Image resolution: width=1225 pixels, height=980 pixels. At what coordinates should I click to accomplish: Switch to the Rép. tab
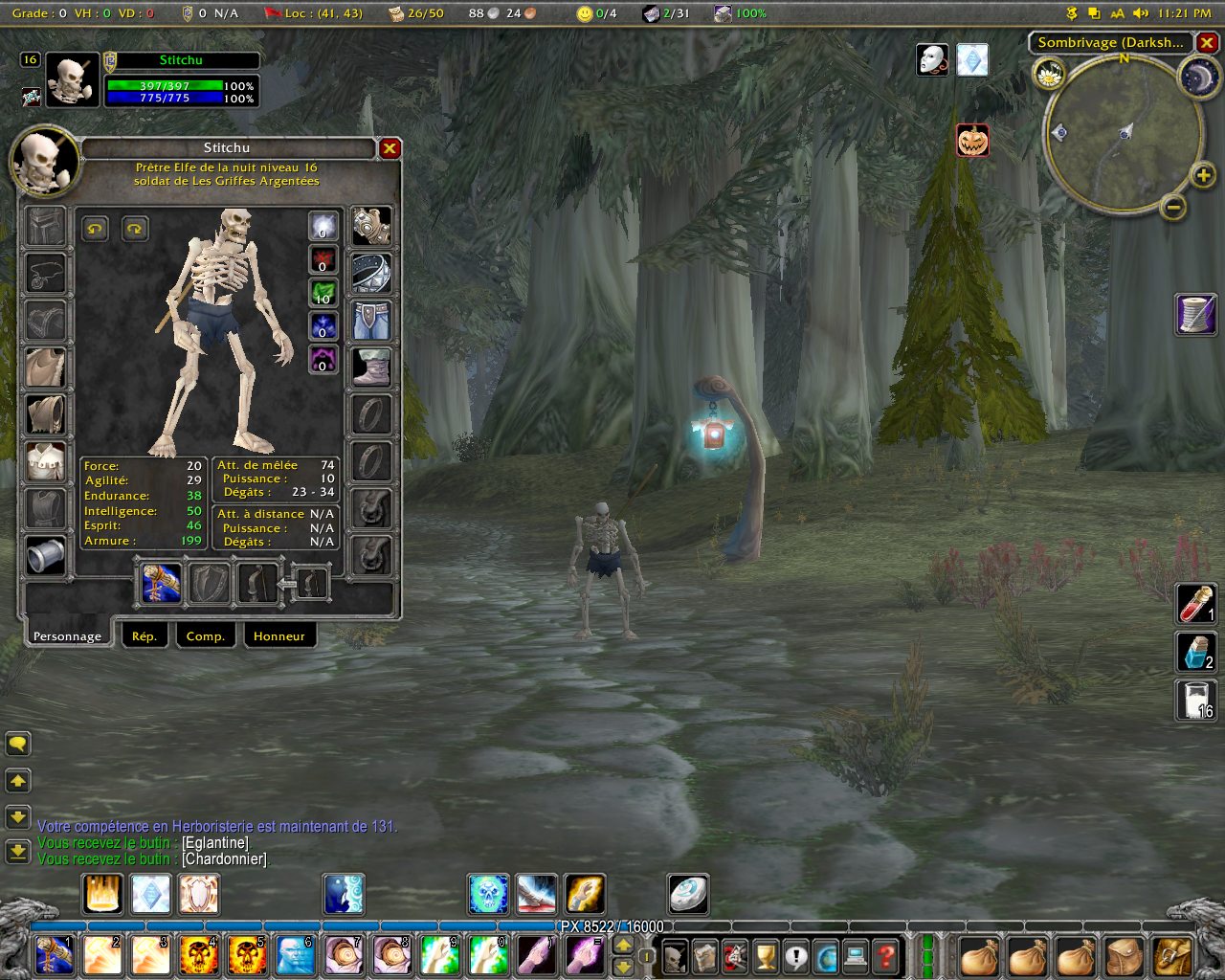click(145, 635)
